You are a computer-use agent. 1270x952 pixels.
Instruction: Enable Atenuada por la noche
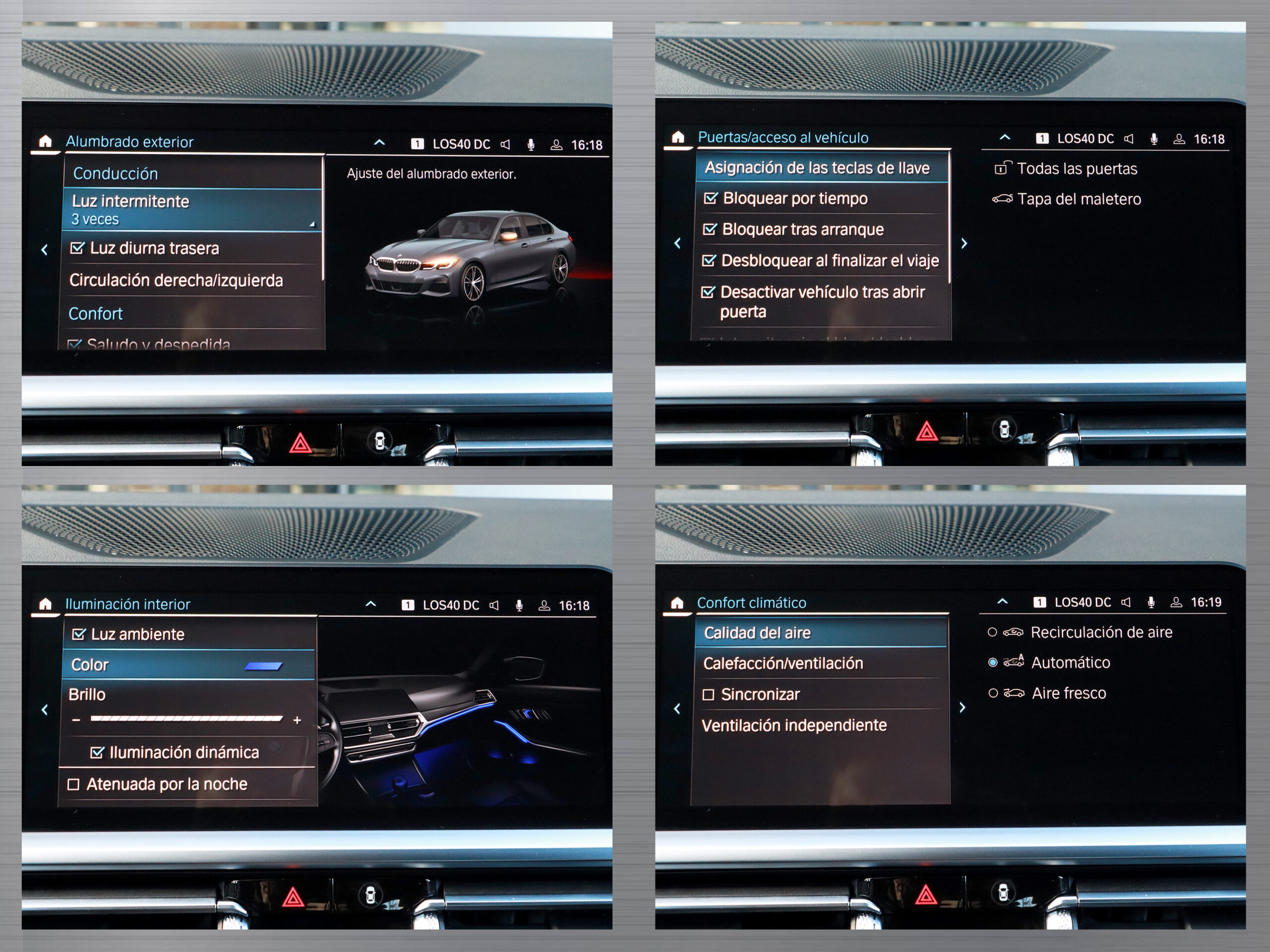(x=73, y=784)
